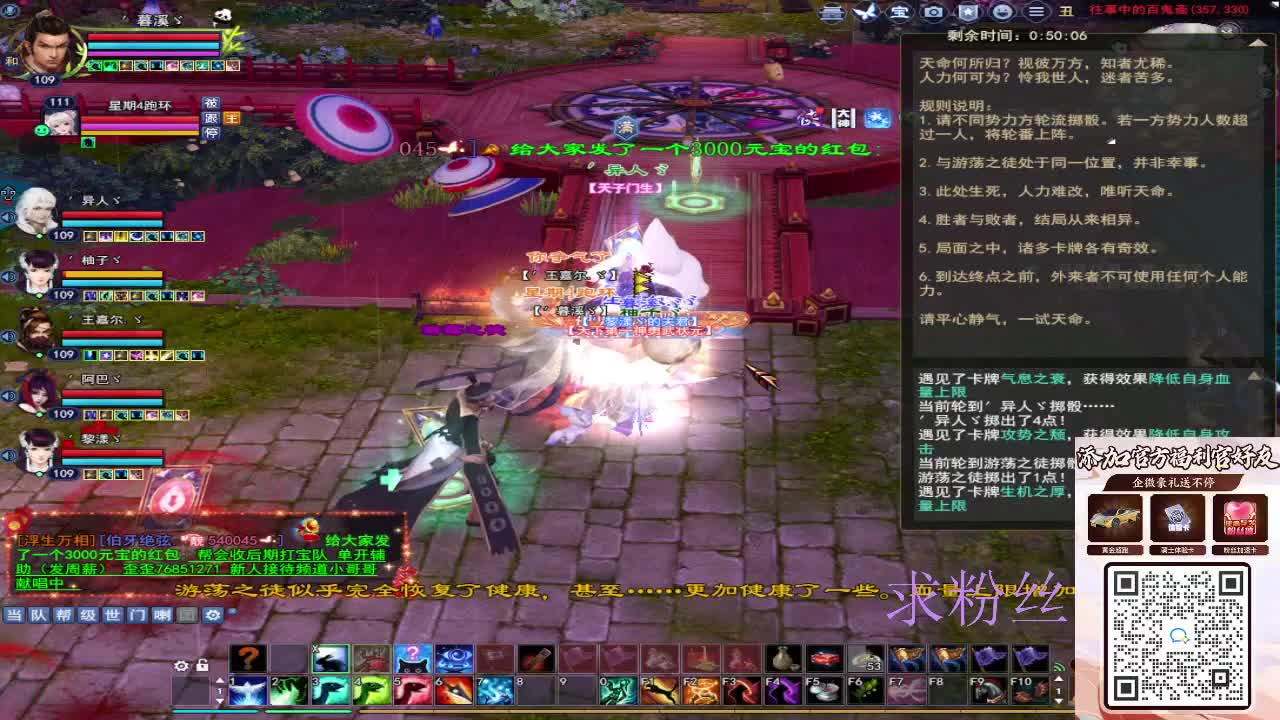Open the 宝 treasure icon on top bar
Viewport: 1280px width, 720px height.
click(x=899, y=13)
